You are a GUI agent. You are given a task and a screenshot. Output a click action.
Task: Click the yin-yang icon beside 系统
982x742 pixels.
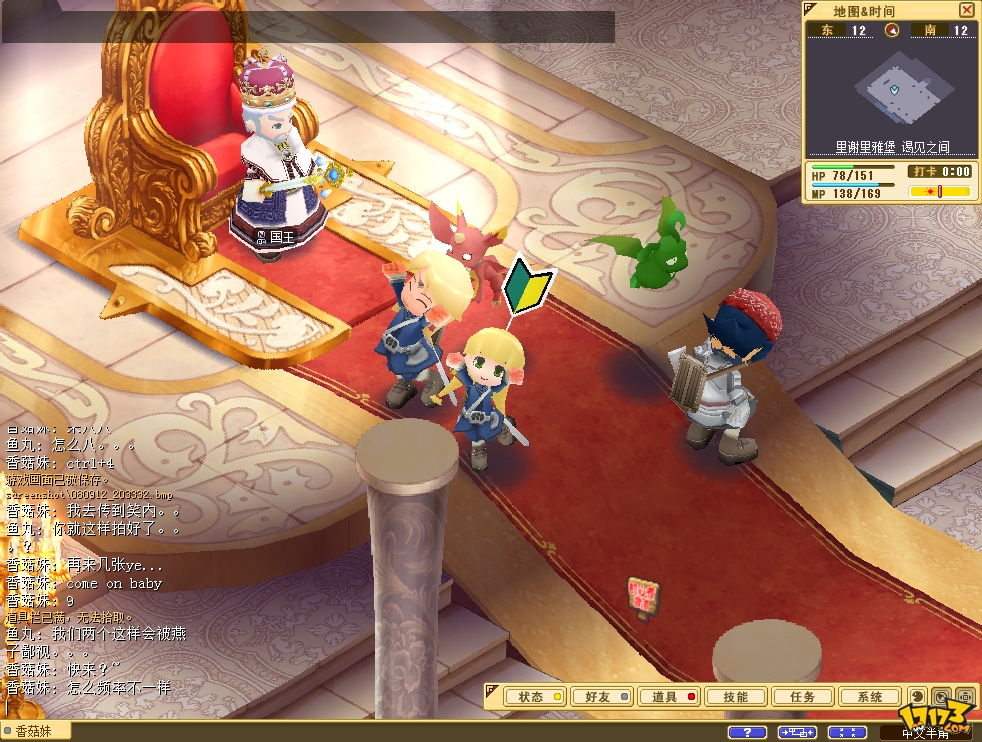point(917,697)
